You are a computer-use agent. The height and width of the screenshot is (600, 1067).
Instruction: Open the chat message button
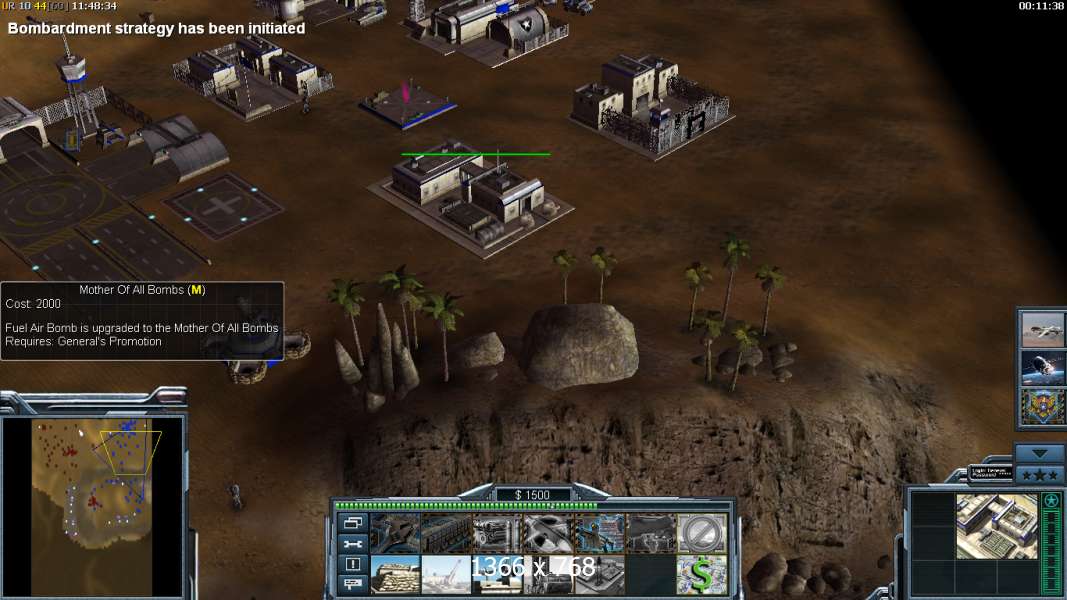point(352,584)
